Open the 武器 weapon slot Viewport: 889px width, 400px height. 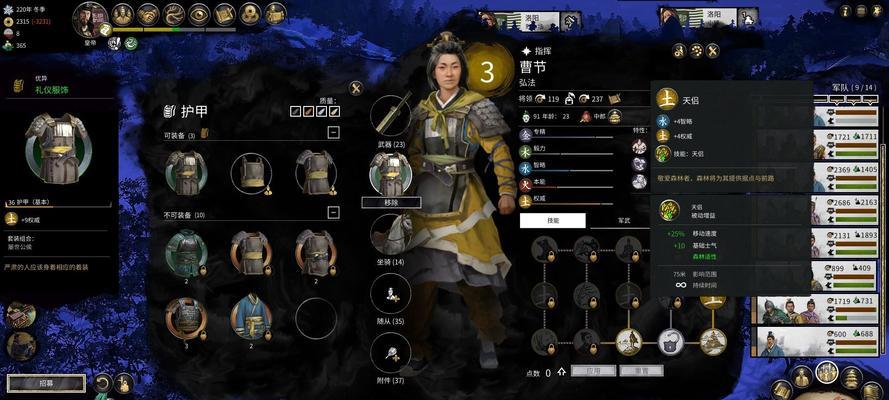(391, 115)
